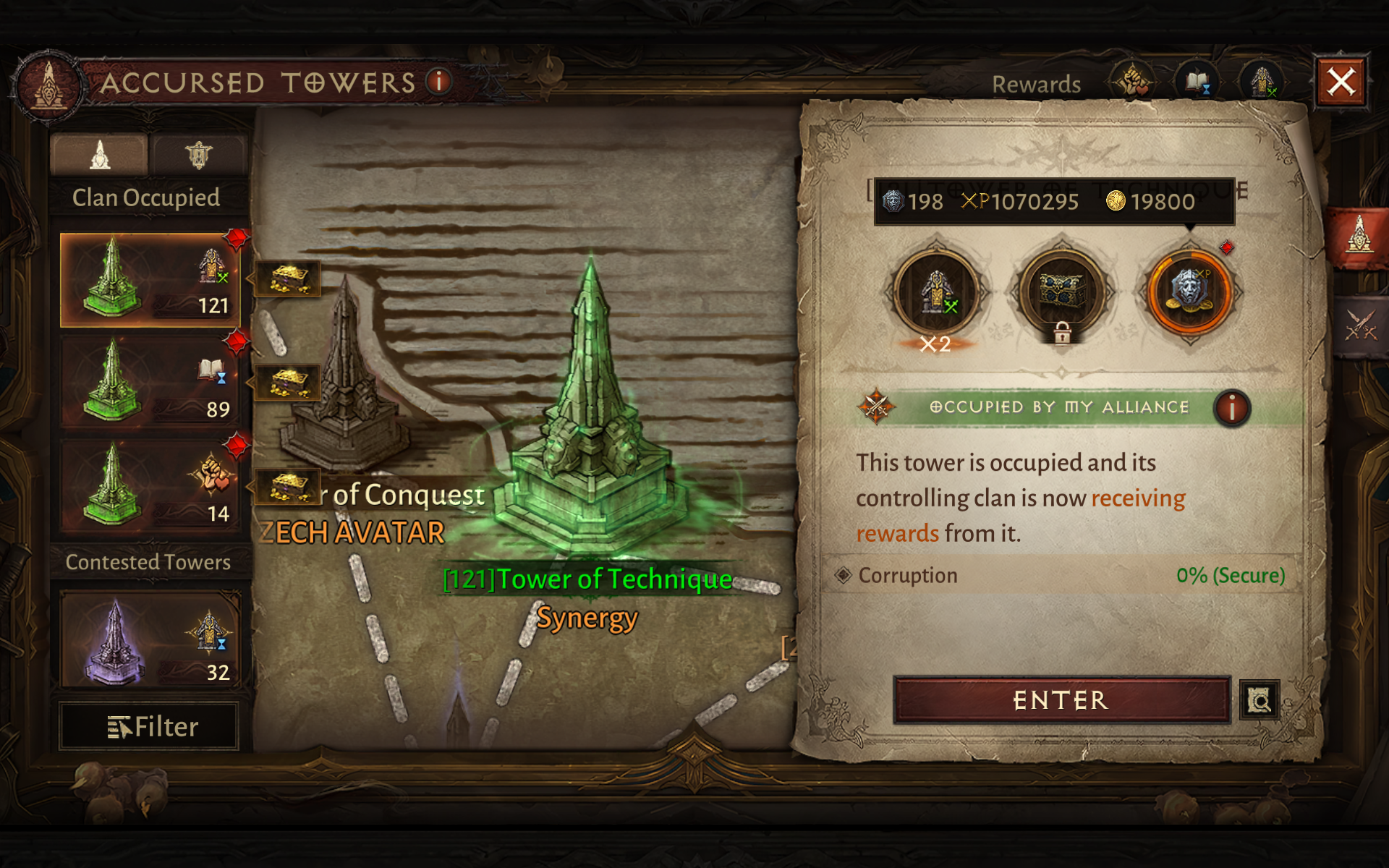Select the clan tower numbered 89
This screenshot has height=868, width=1389.
[x=150, y=383]
